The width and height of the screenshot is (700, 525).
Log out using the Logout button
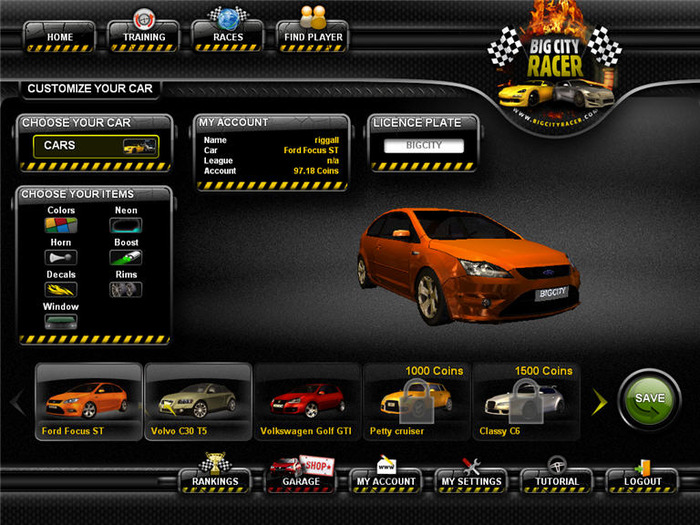click(x=642, y=480)
